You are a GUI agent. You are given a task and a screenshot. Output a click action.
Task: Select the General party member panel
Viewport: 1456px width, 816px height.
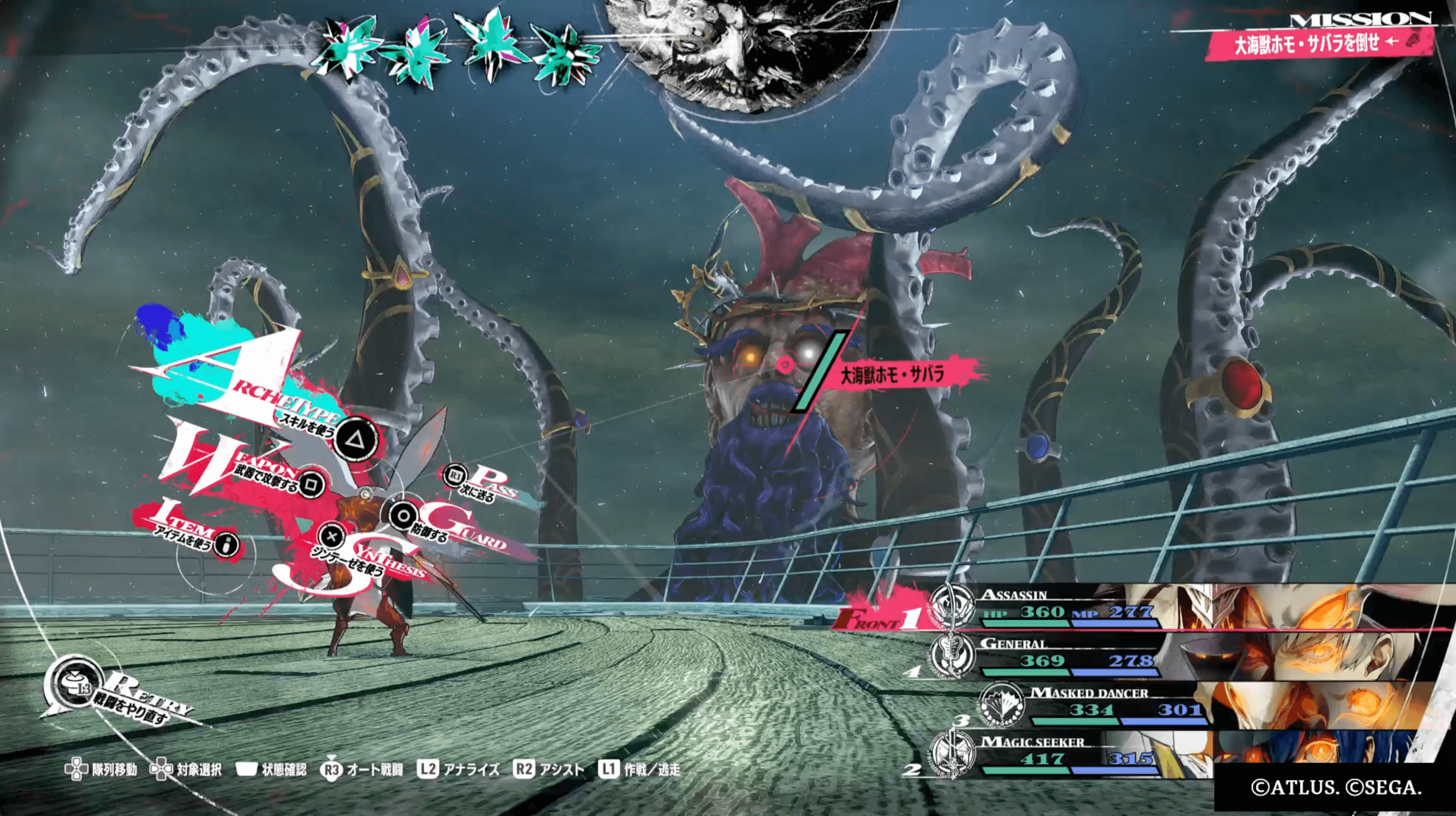1068,658
